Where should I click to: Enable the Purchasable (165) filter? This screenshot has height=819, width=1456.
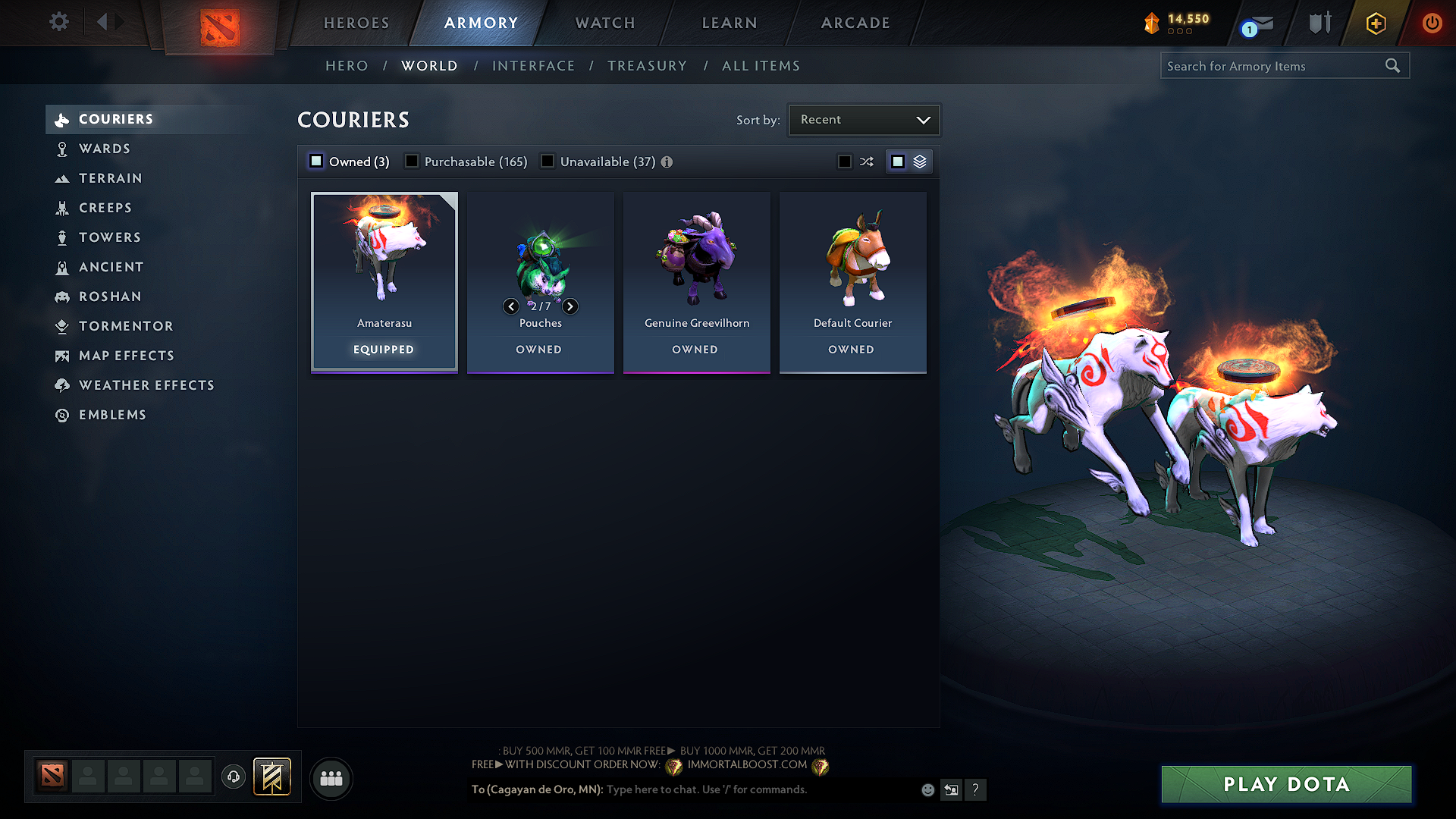pyautogui.click(x=411, y=161)
